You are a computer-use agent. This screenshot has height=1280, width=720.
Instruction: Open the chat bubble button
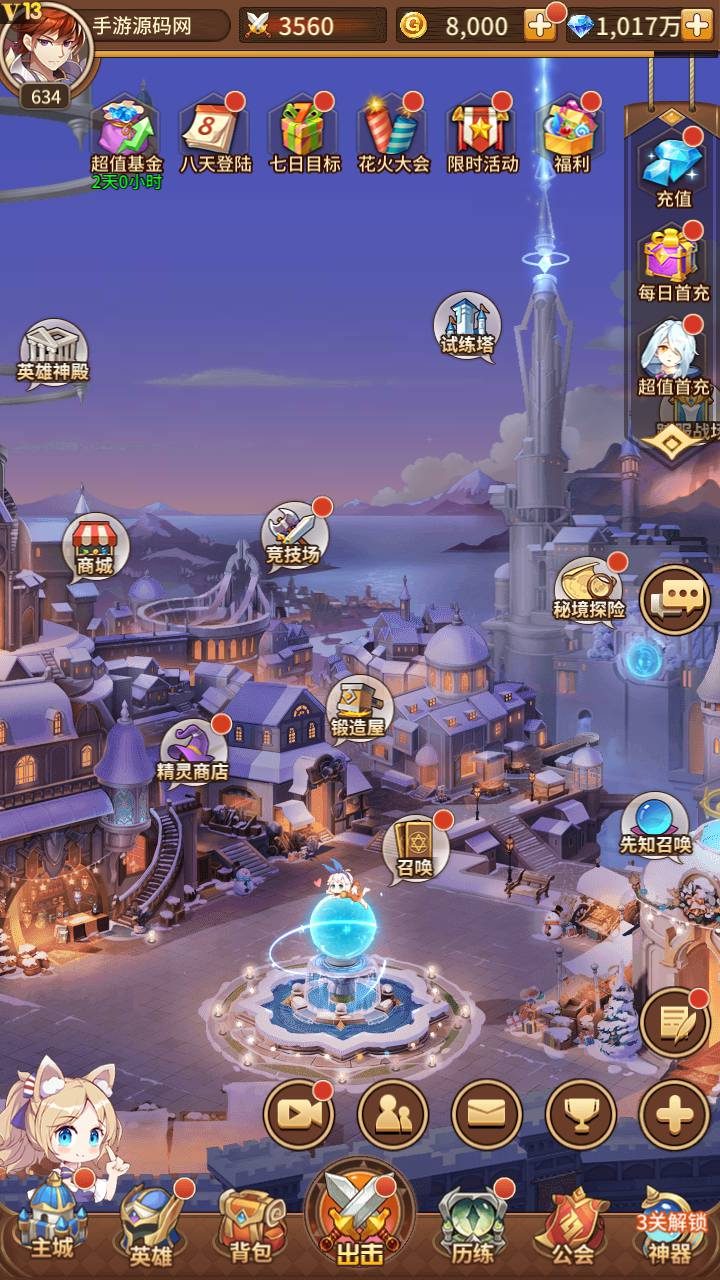point(675,599)
